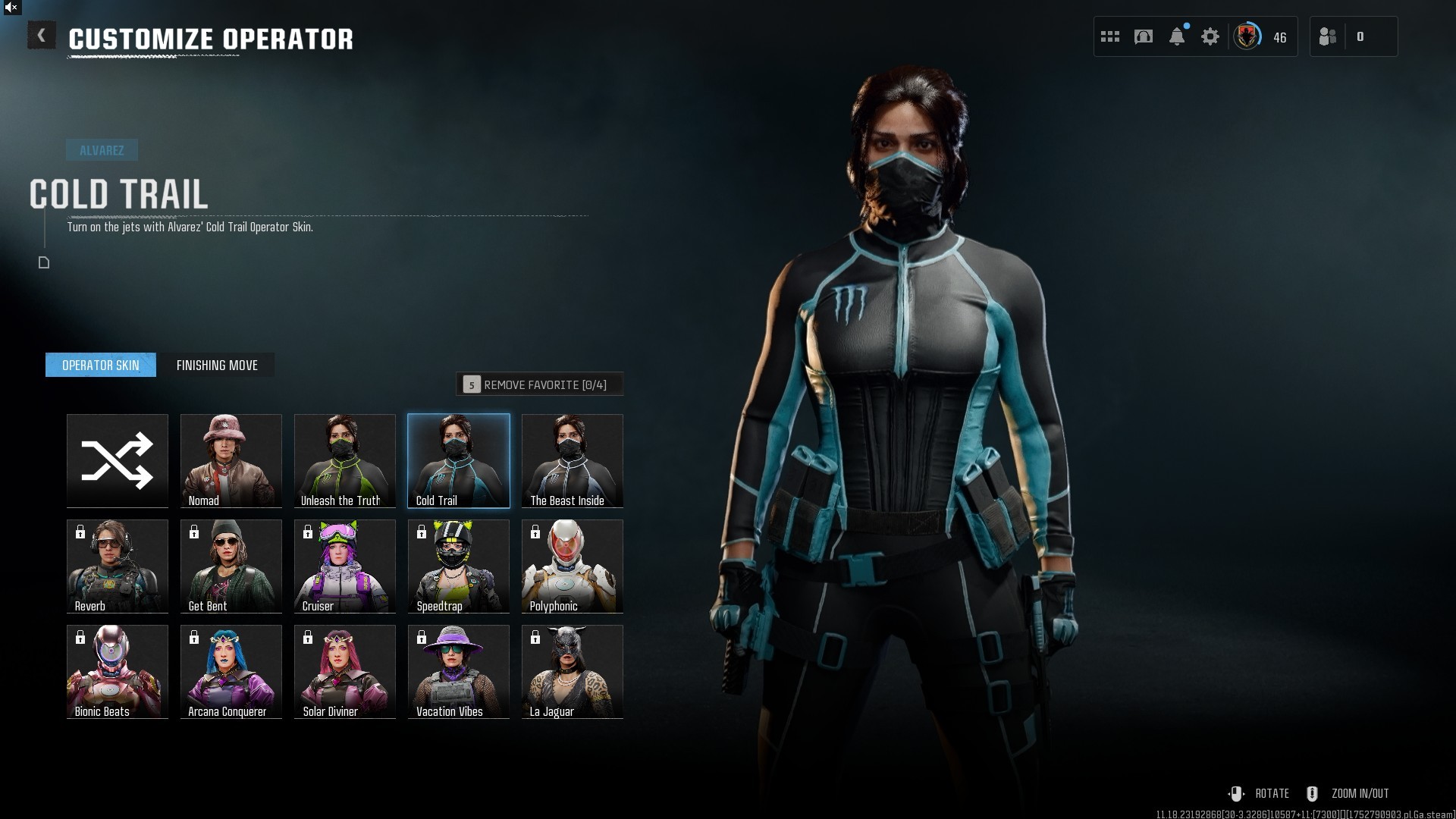
Task: Select the Bionic Beats skin
Action: click(118, 671)
